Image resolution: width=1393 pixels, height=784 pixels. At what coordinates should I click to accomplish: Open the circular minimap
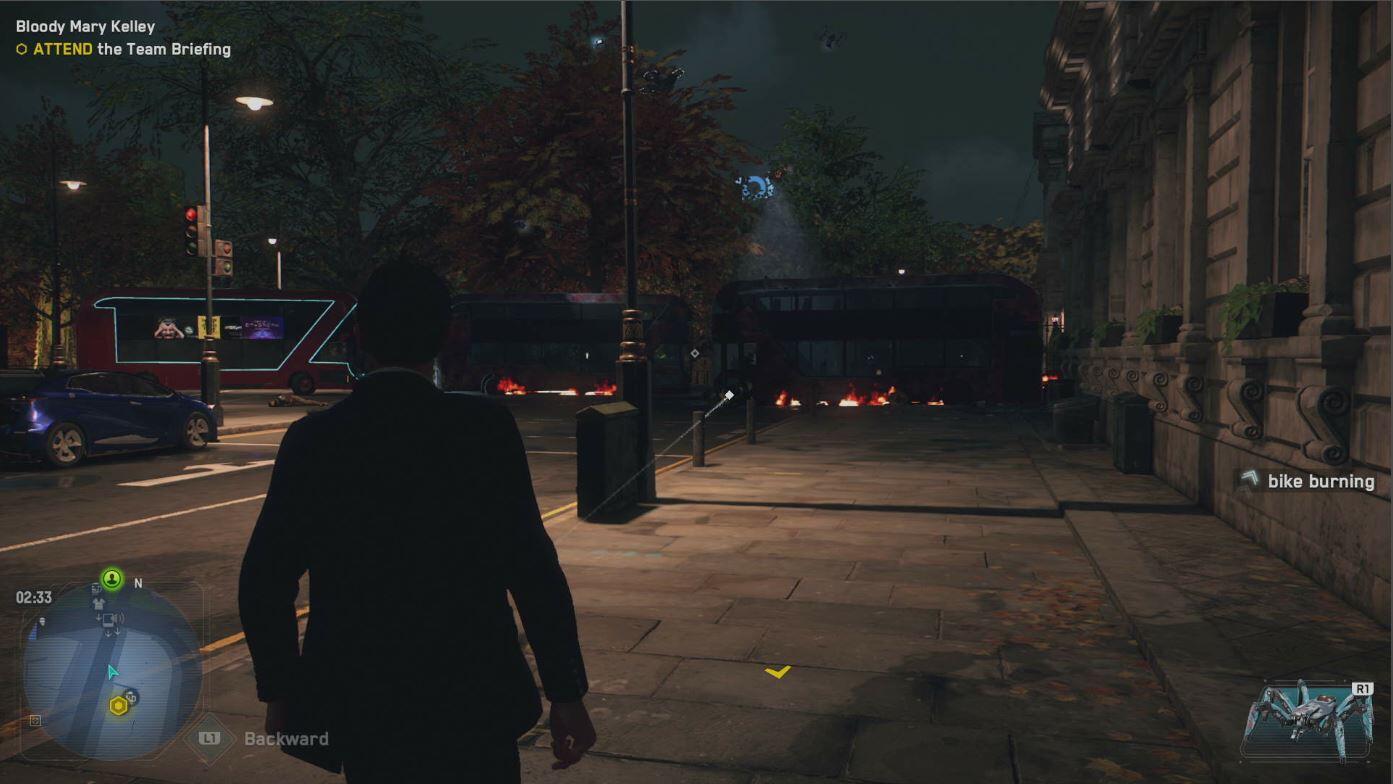(112, 671)
